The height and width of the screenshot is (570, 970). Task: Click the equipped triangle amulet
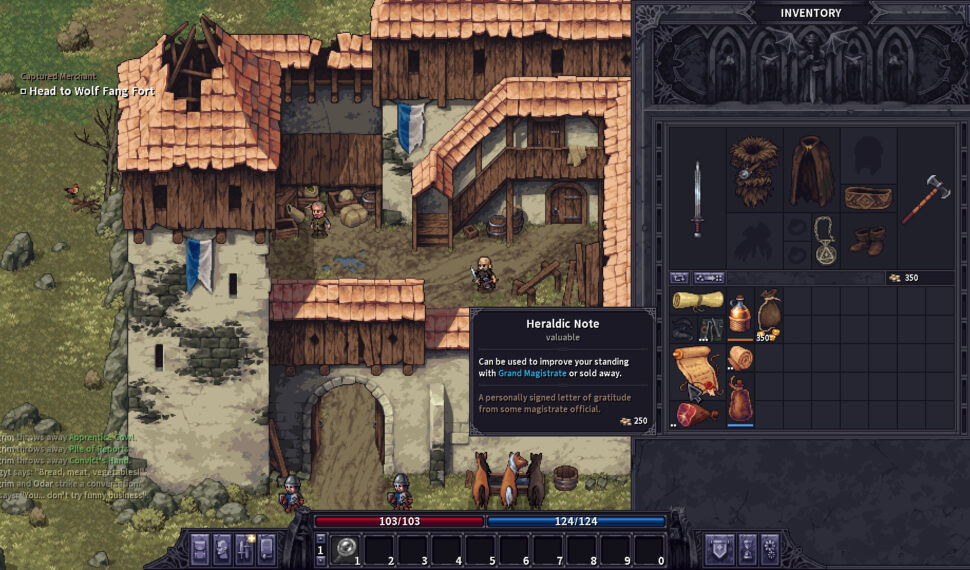point(825,240)
